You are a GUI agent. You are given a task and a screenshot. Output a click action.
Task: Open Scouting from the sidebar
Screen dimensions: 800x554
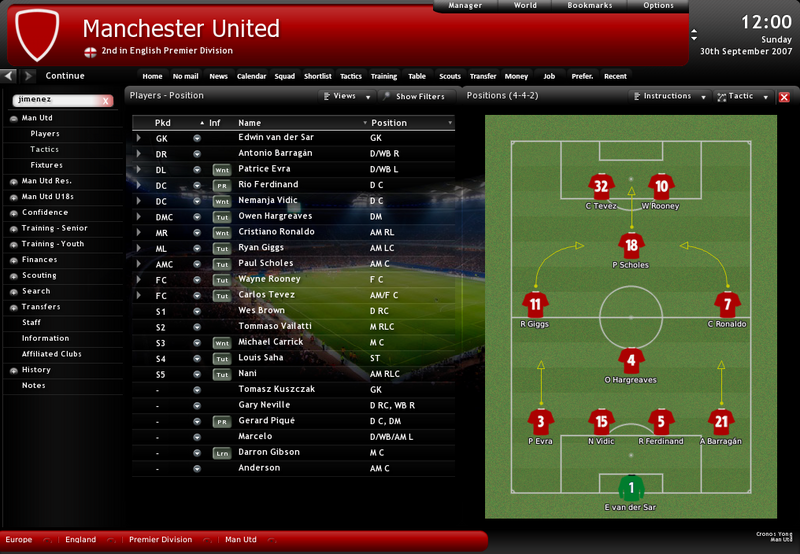[x=40, y=275]
